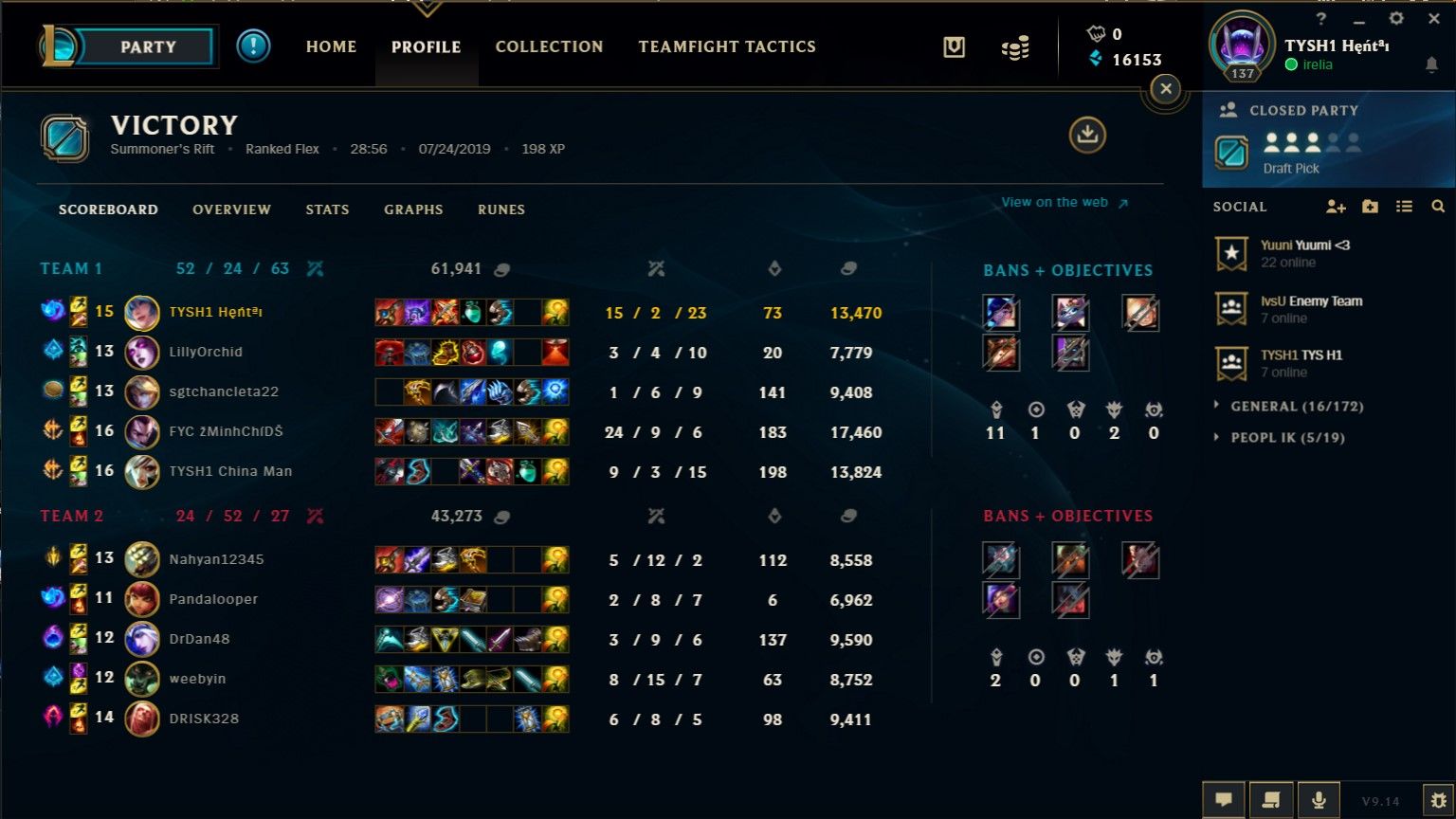The width and height of the screenshot is (1456, 819).
Task: Open the TEAMFIGHT TACTICS menu item
Action: pos(727,45)
